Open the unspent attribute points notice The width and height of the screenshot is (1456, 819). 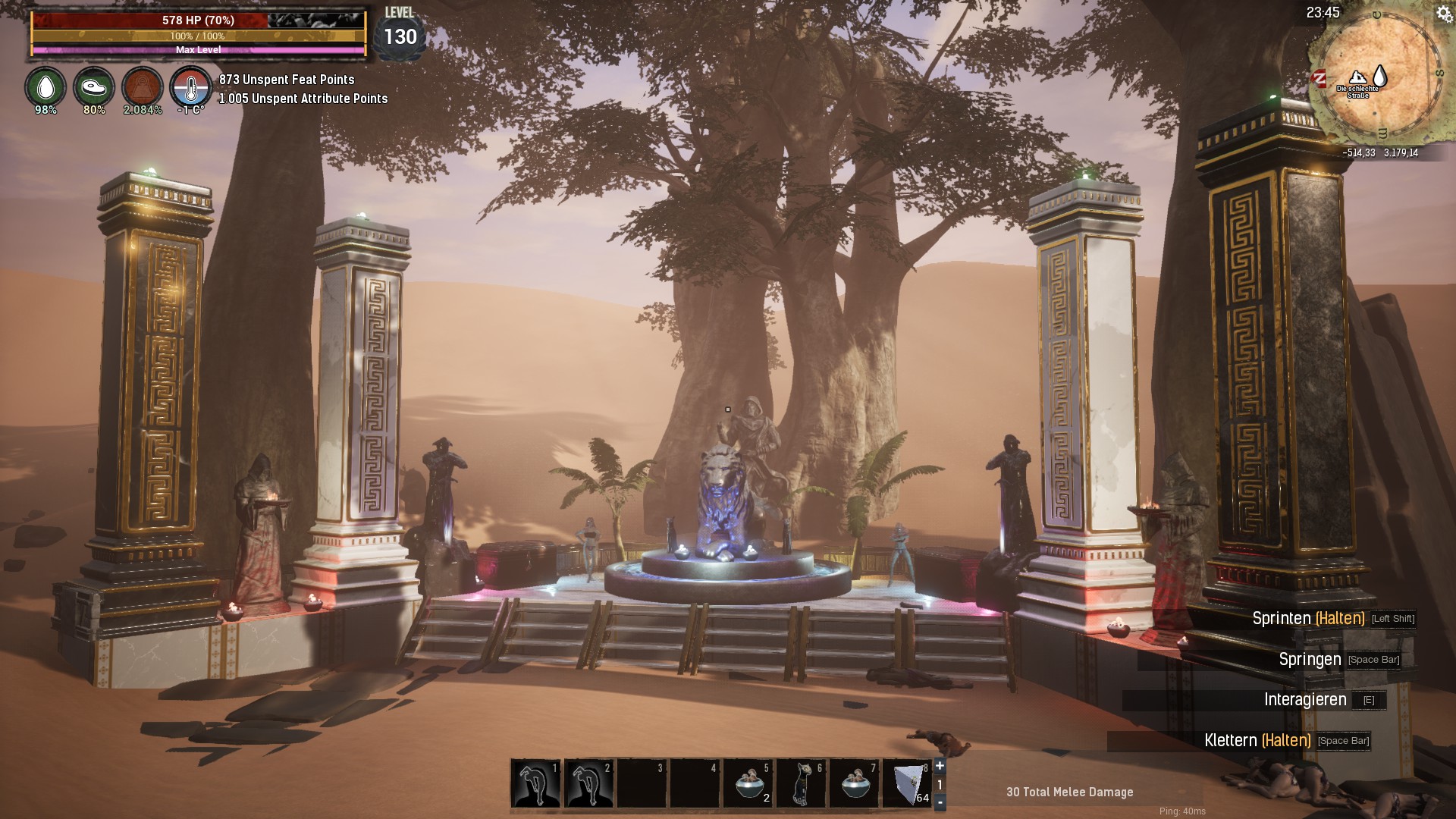coord(303,99)
